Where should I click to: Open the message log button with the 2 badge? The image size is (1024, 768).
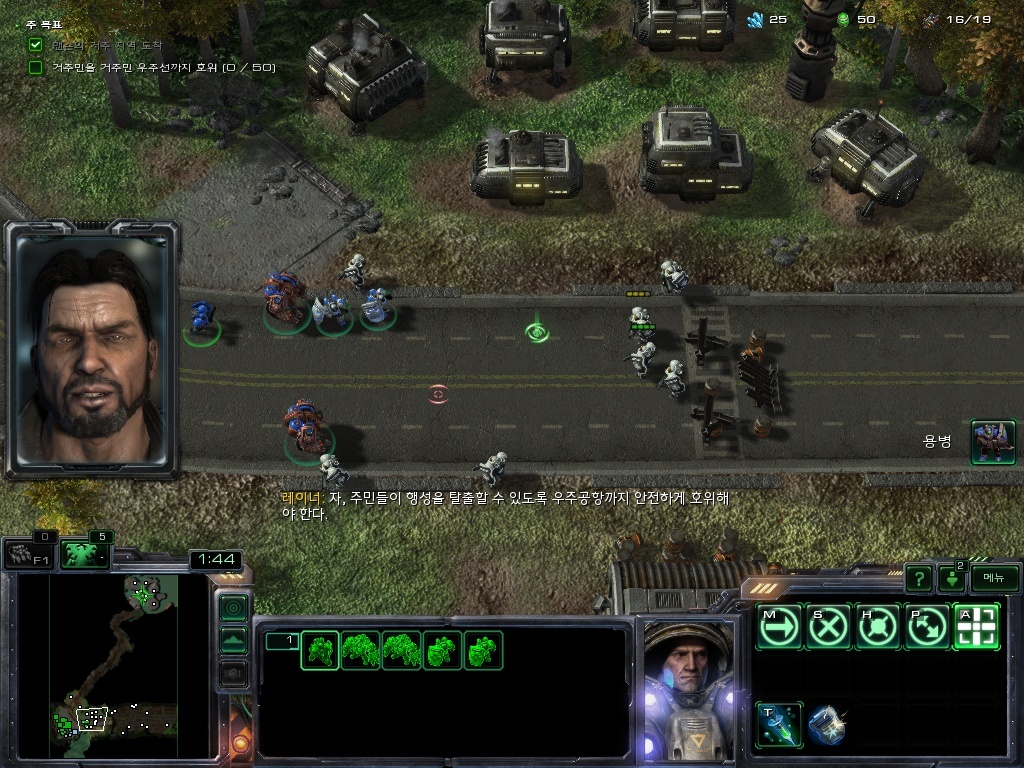click(x=952, y=578)
